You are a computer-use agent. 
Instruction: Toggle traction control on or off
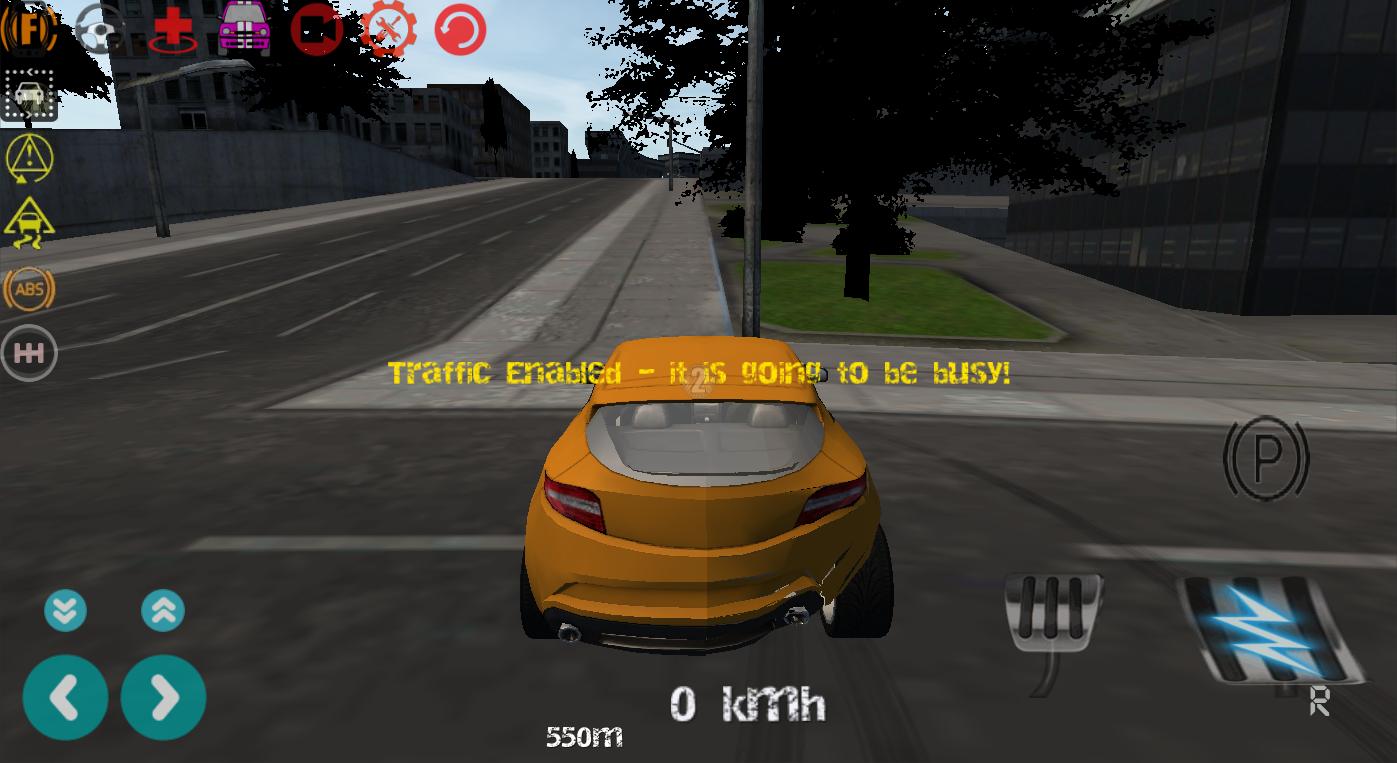[x=28, y=224]
